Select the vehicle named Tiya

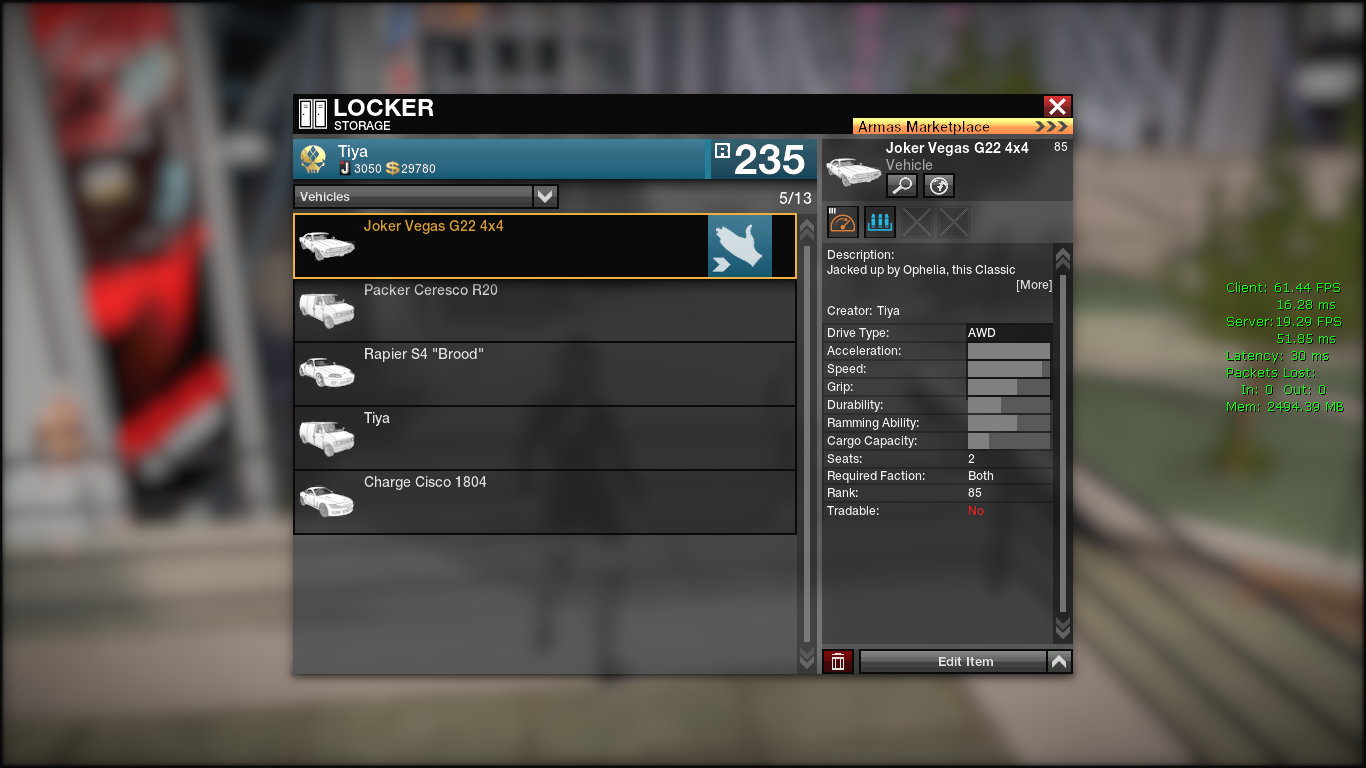(x=544, y=438)
